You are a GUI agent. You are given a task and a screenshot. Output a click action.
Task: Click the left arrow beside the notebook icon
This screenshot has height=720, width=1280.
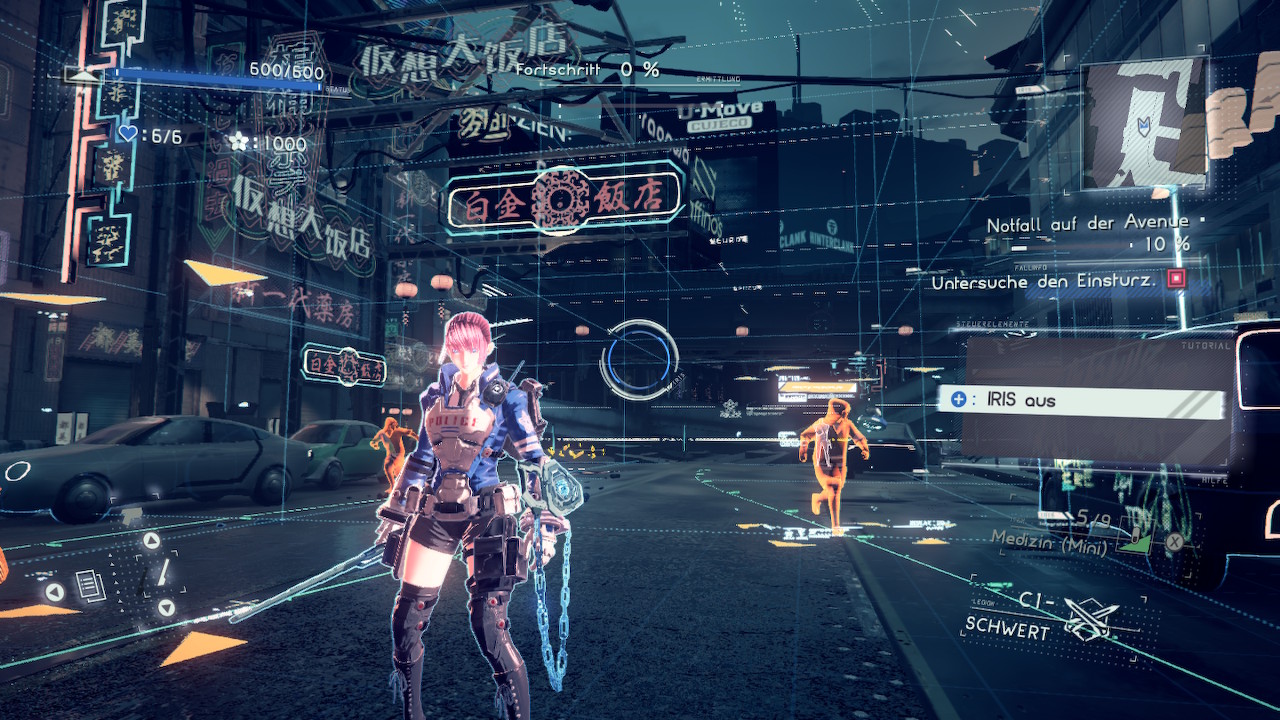click(x=55, y=591)
